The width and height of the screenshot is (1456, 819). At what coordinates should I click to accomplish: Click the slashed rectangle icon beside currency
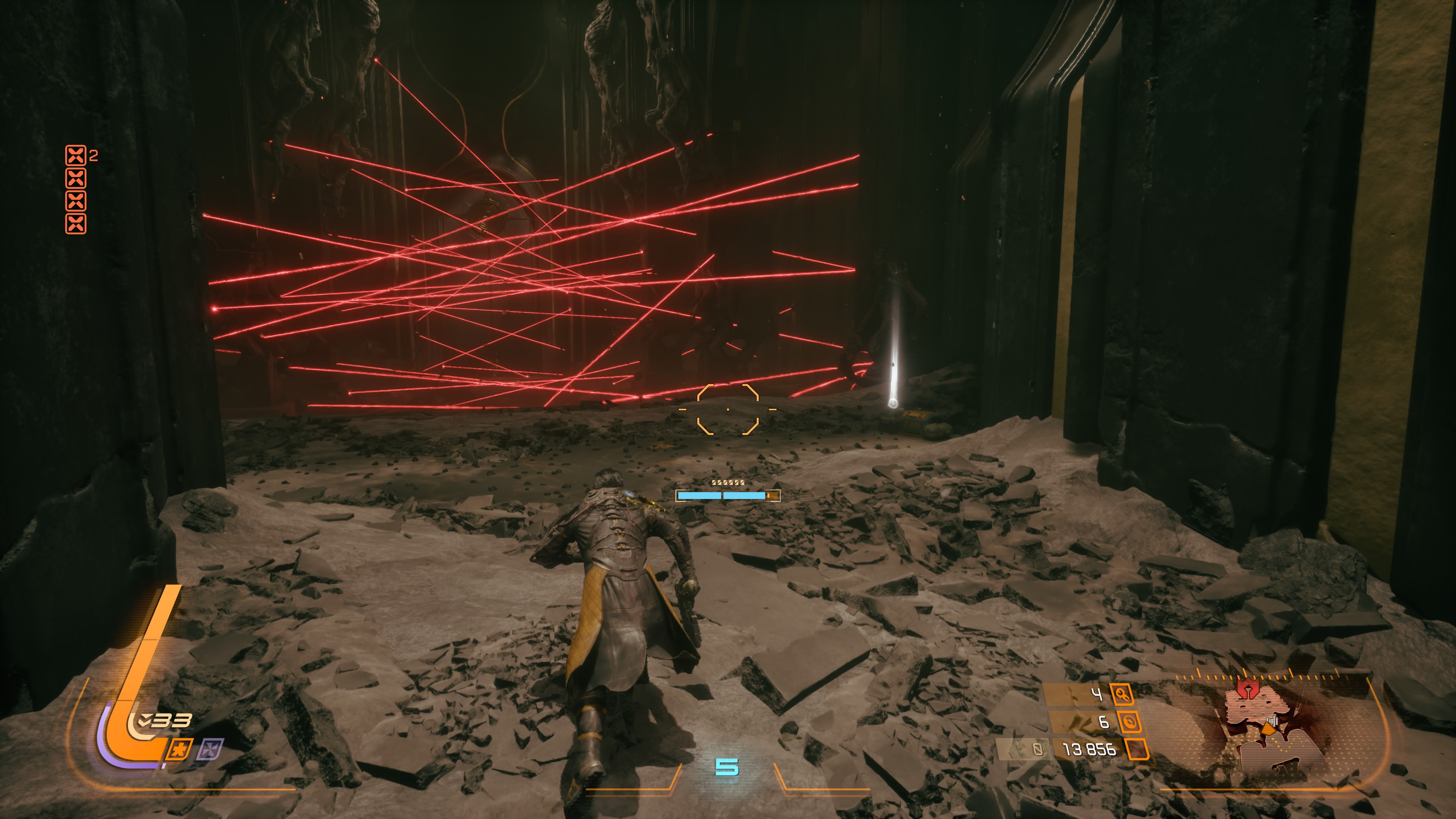click(x=1038, y=750)
